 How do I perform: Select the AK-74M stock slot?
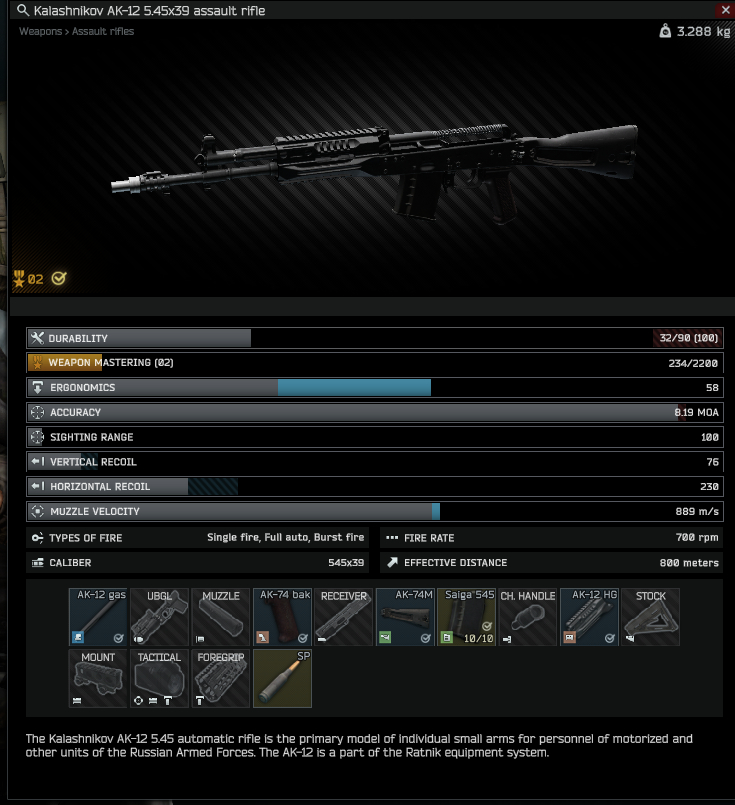[x=406, y=617]
